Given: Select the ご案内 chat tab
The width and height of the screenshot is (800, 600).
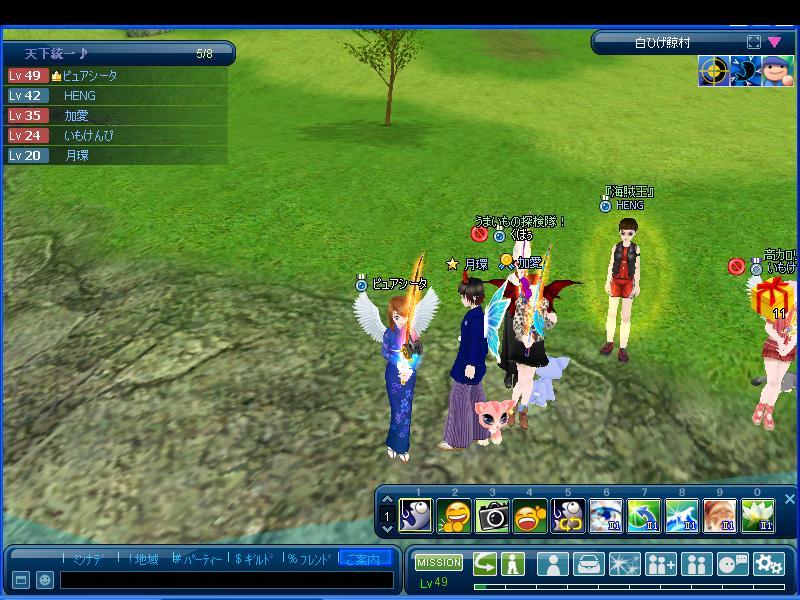Looking at the screenshot, I should pos(364,559).
